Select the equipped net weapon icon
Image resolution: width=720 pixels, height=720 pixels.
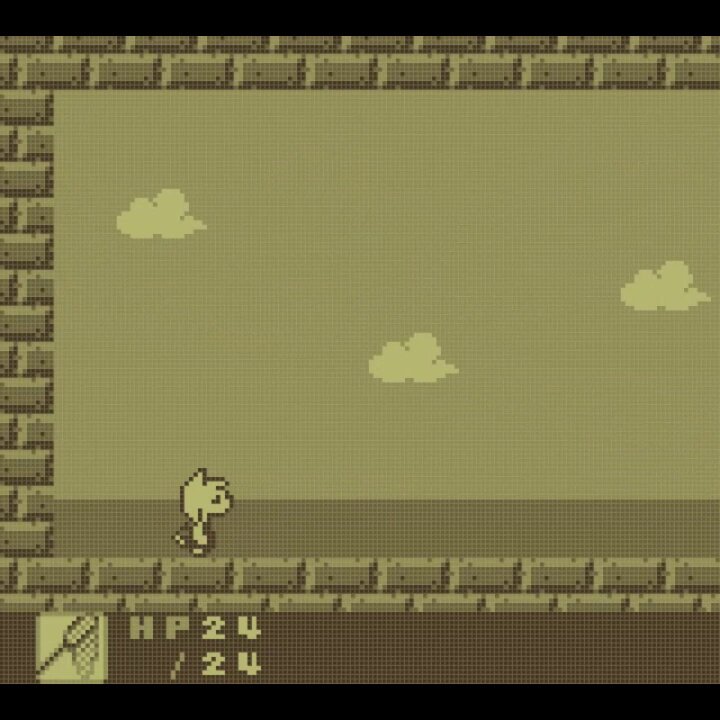coord(71,646)
